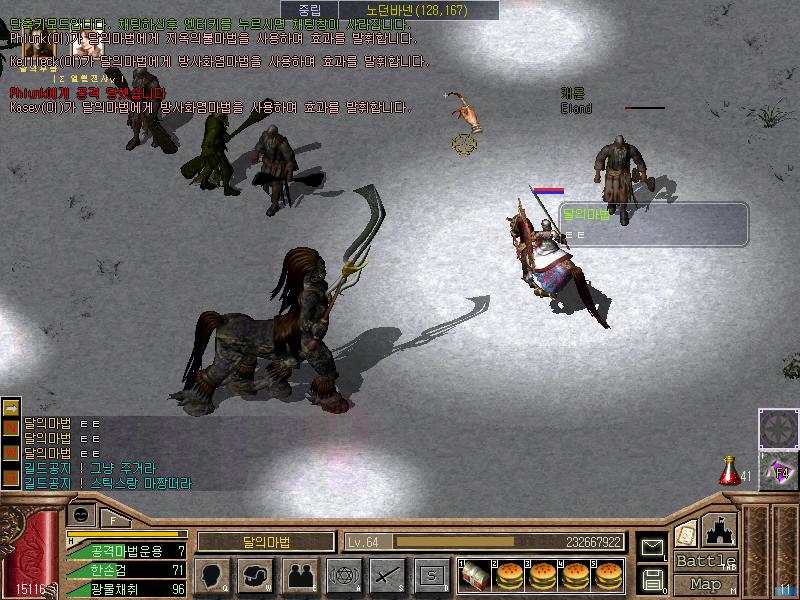Use the red potion flask
The width and height of the screenshot is (800, 600).
(x=730, y=470)
